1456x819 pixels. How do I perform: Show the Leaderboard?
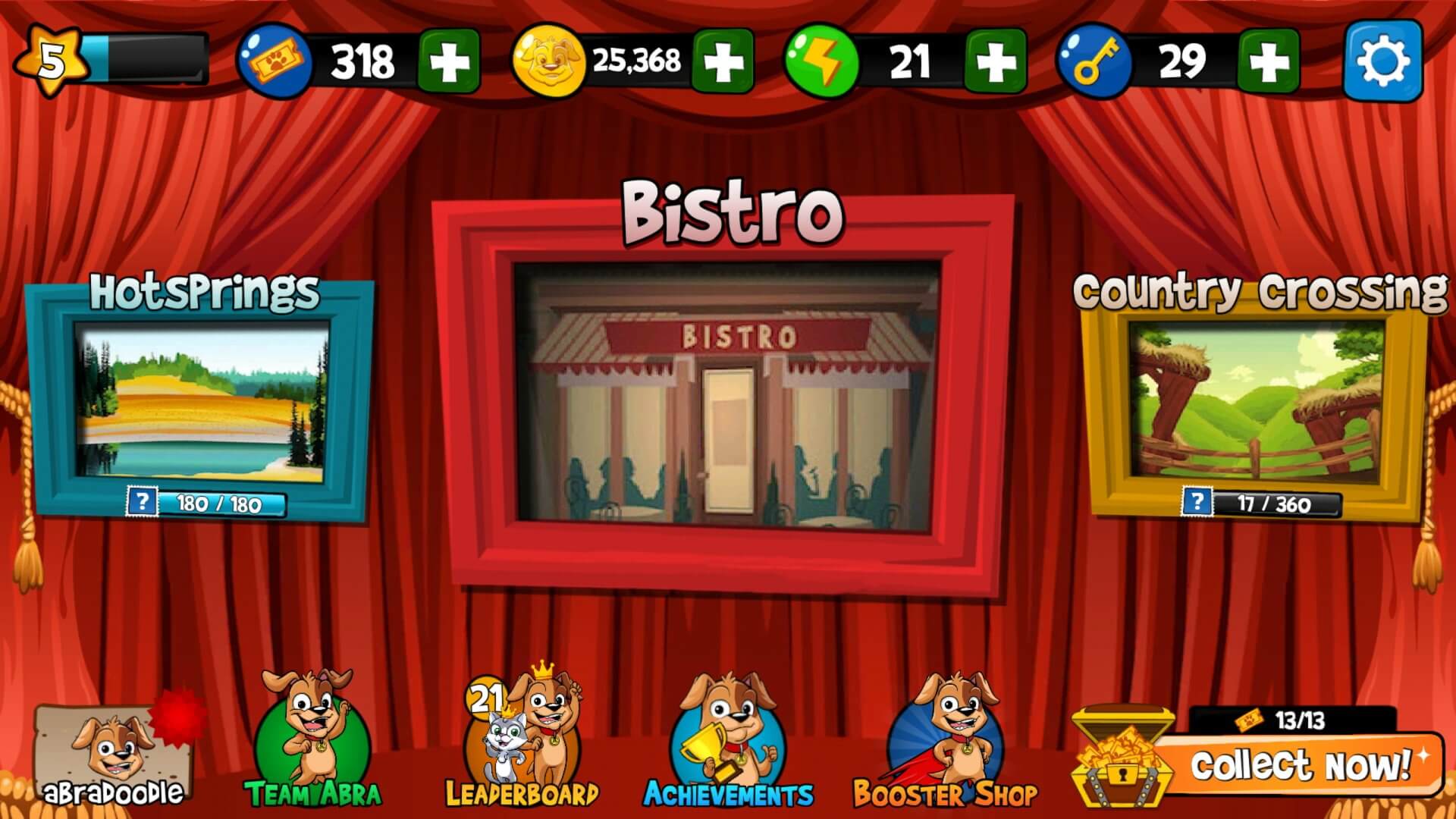(522, 742)
